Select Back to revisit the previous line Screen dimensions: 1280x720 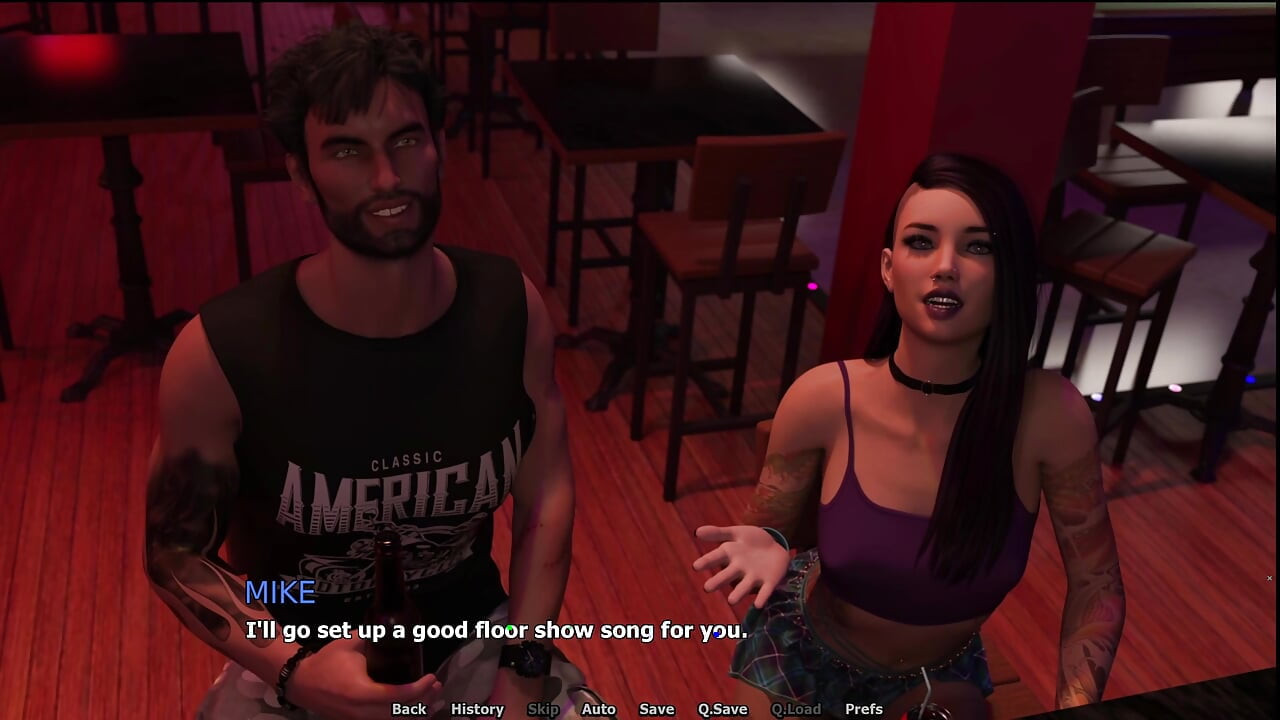(x=408, y=709)
